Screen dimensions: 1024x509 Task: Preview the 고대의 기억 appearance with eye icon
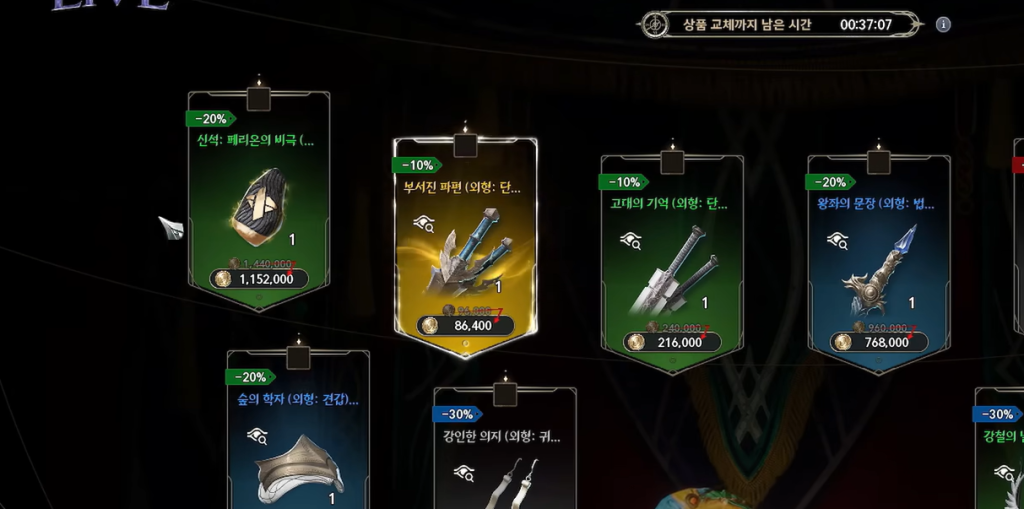click(630, 240)
